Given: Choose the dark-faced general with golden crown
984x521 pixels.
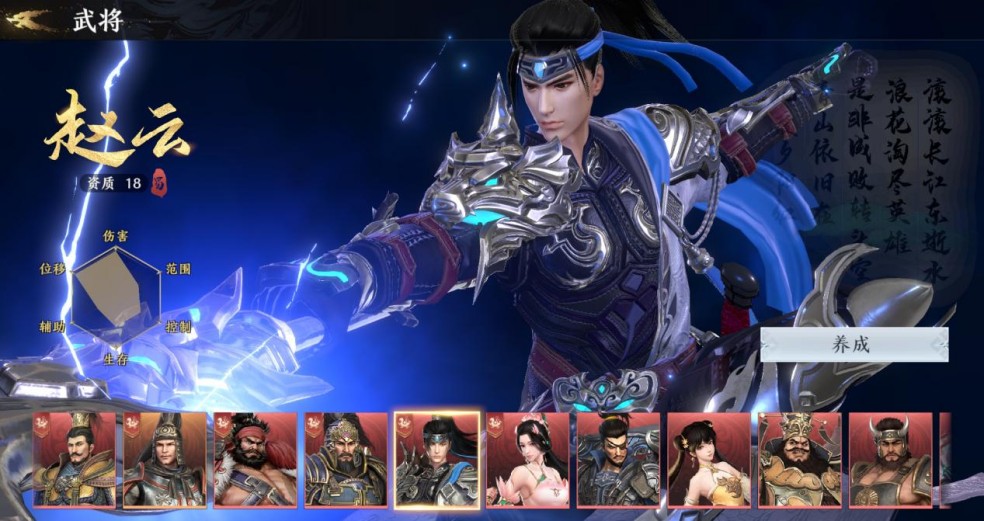Looking at the screenshot, I should click(799, 460).
